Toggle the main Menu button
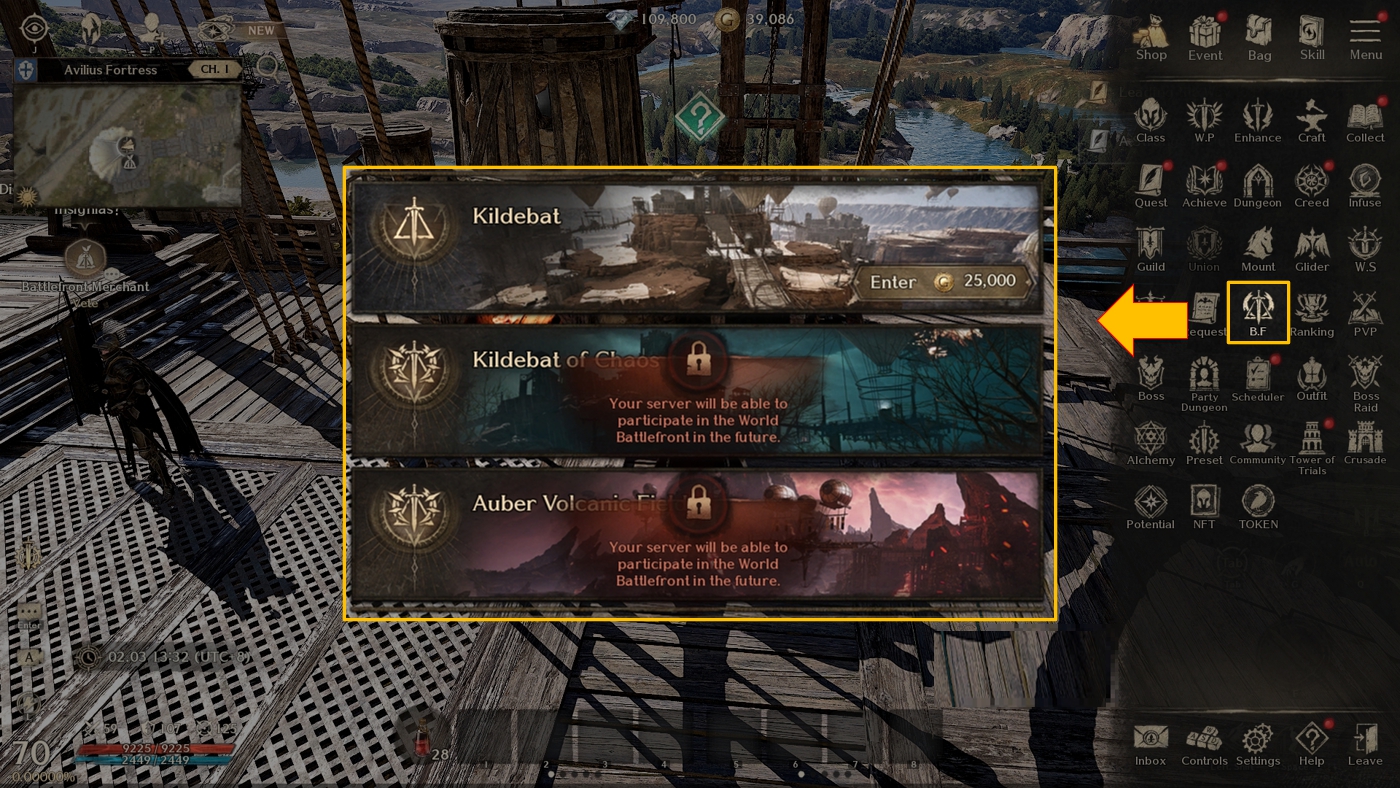Screen dimensions: 1400x788 [x=1365, y=37]
